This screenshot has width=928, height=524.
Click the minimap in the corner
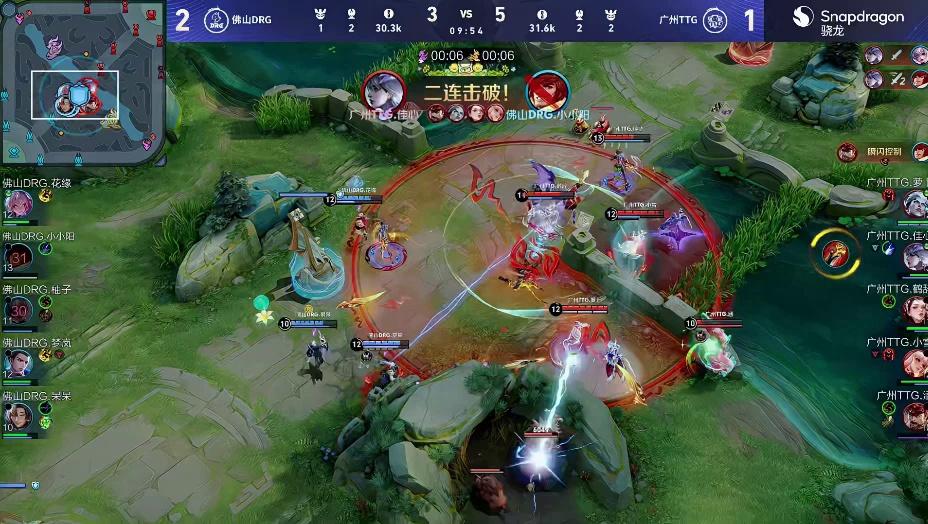click(x=82, y=81)
